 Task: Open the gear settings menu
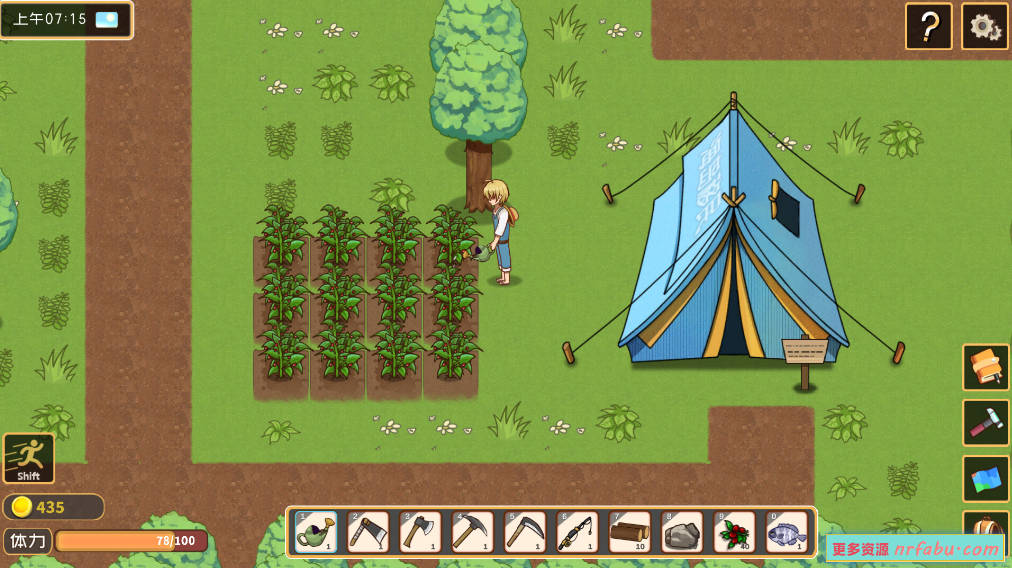tap(985, 27)
